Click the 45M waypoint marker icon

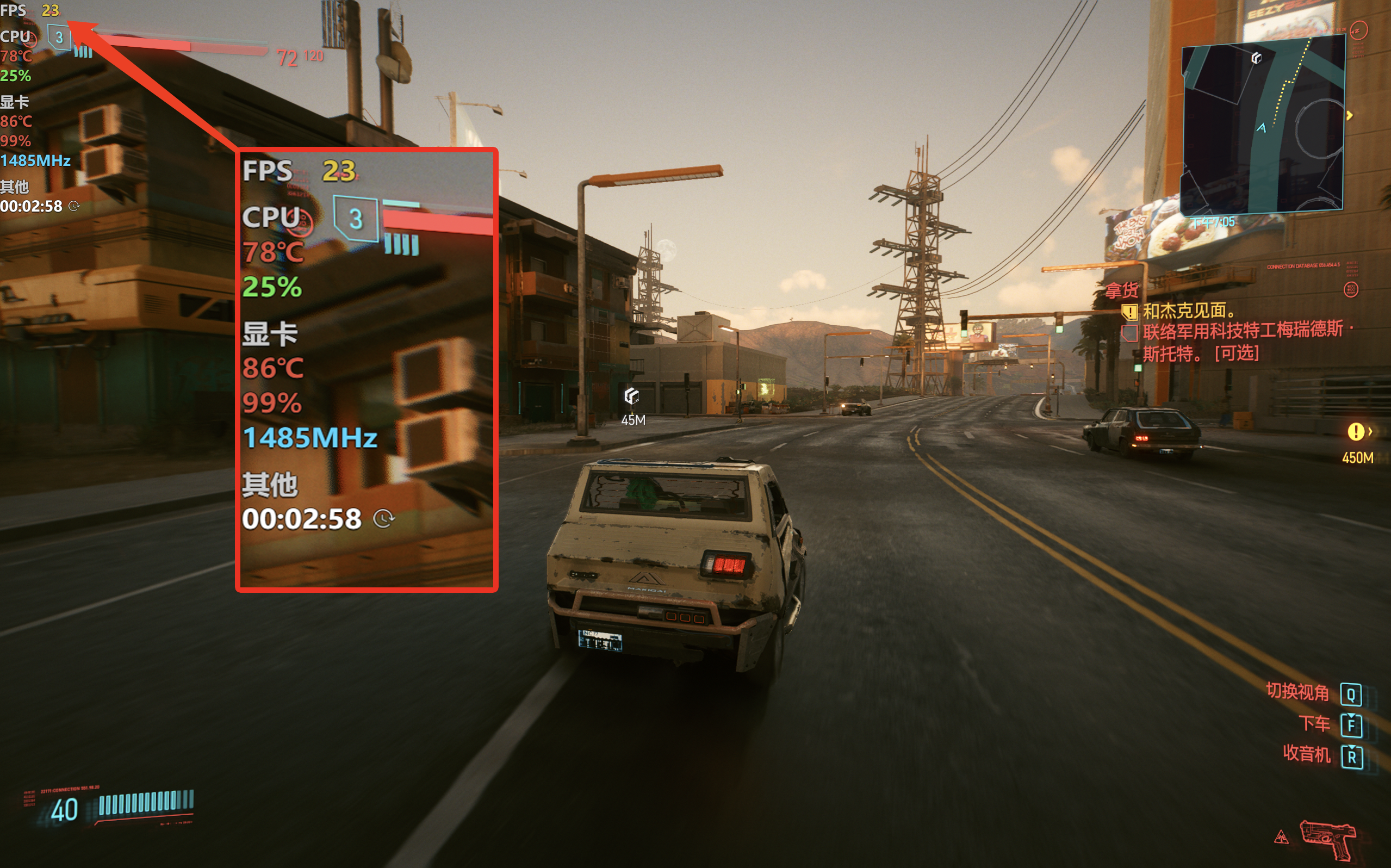pyautogui.click(x=632, y=395)
